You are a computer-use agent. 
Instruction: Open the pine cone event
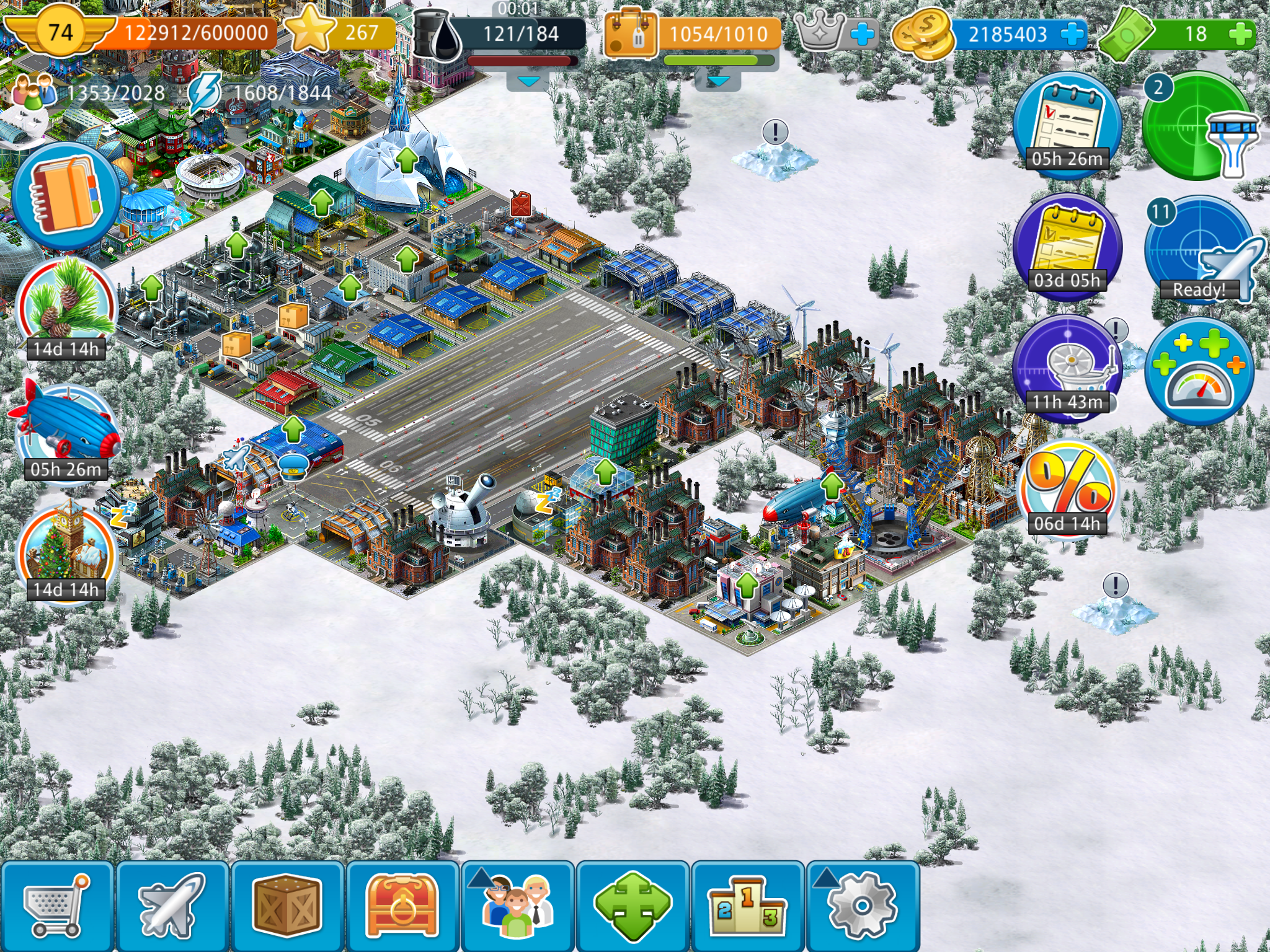(x=66, y=308)
